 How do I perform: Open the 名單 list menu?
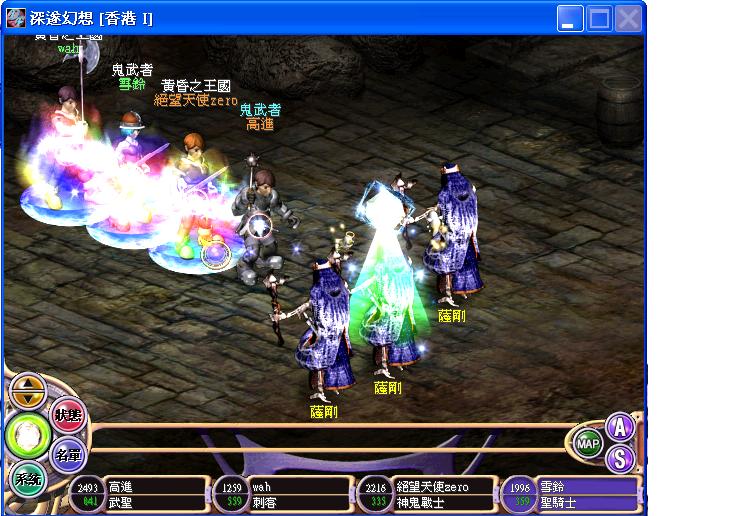[x=68, y=455]
